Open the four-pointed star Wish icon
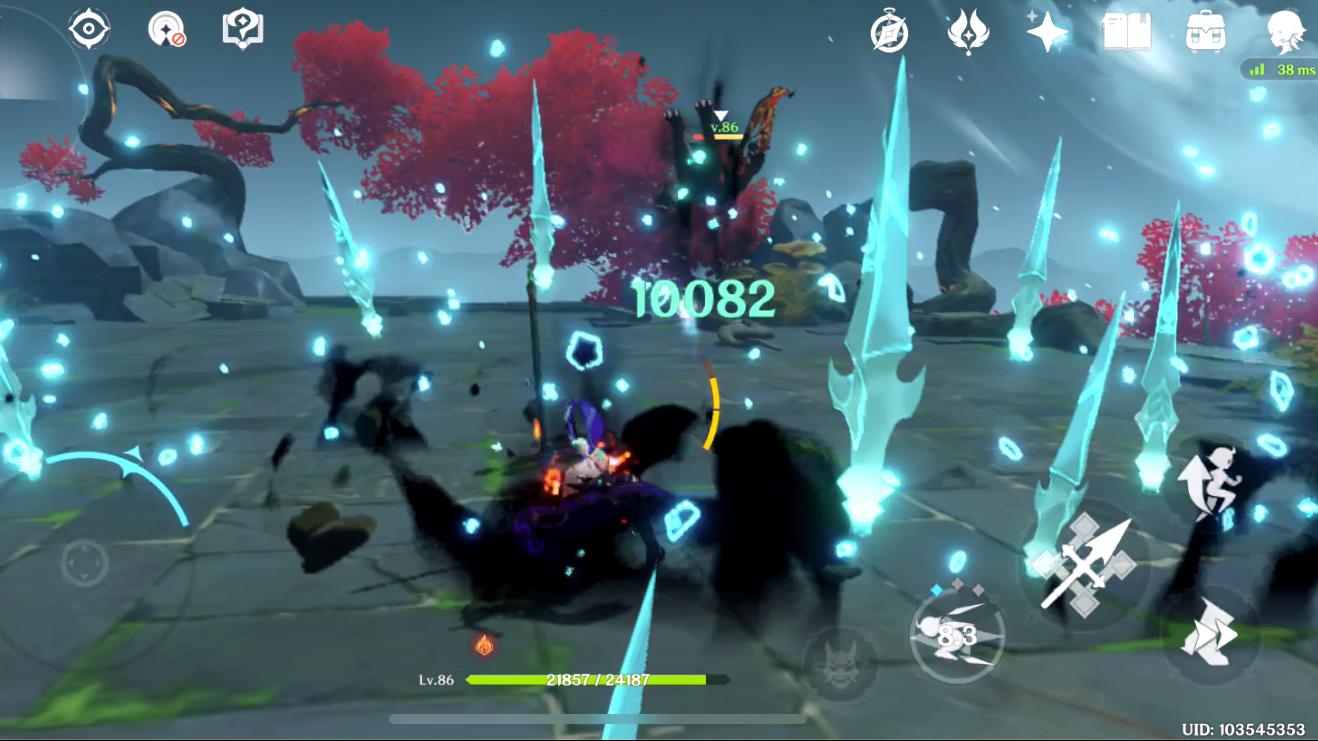 pos(1047,33)
